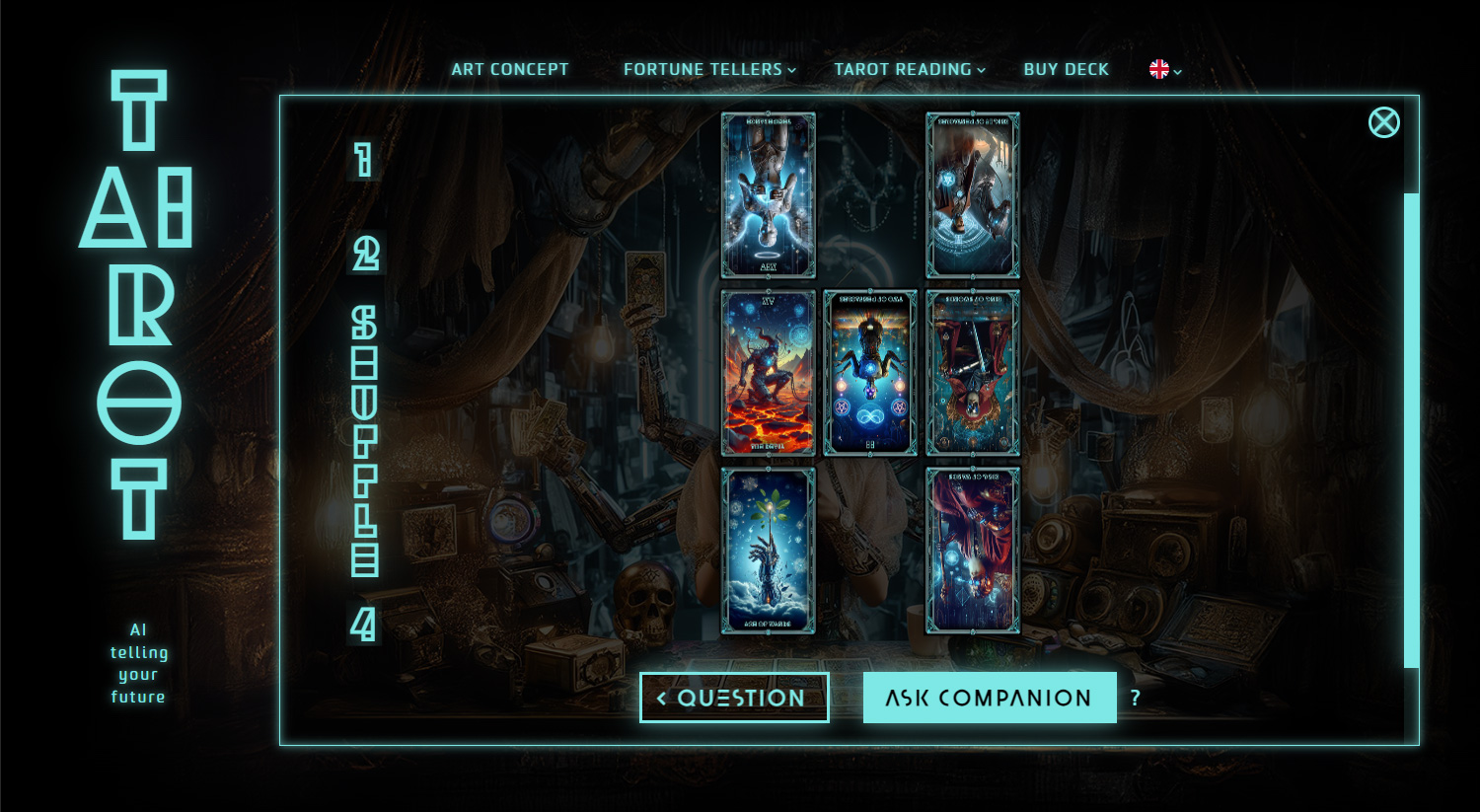Click the Ask Companion button

pyautogui.click(x=989, y=698)
